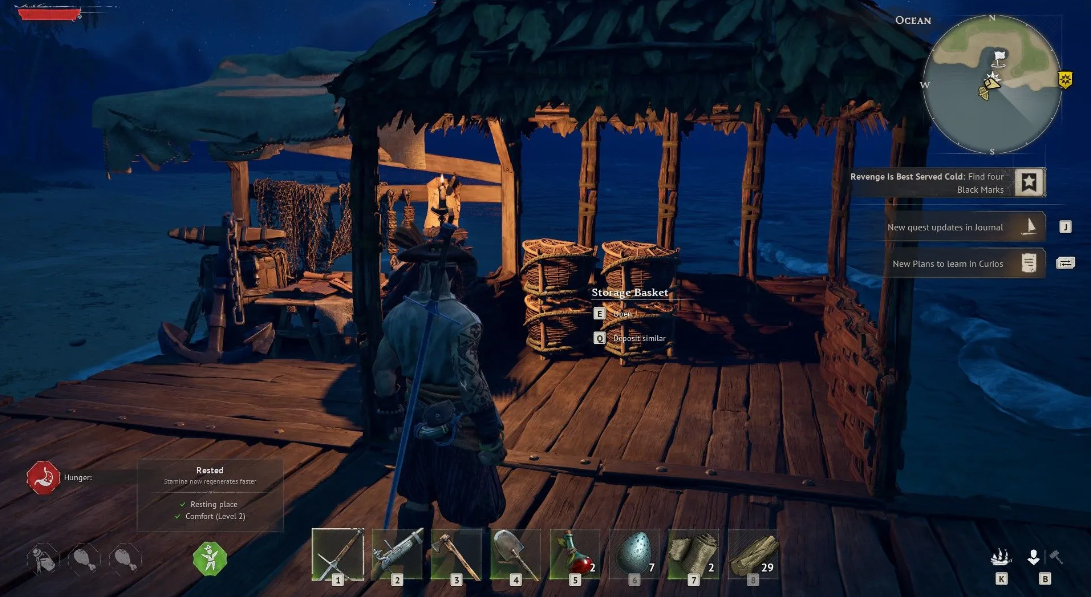
Task: Equip the flintlock pistol from the hotbar
Action: 397,552
